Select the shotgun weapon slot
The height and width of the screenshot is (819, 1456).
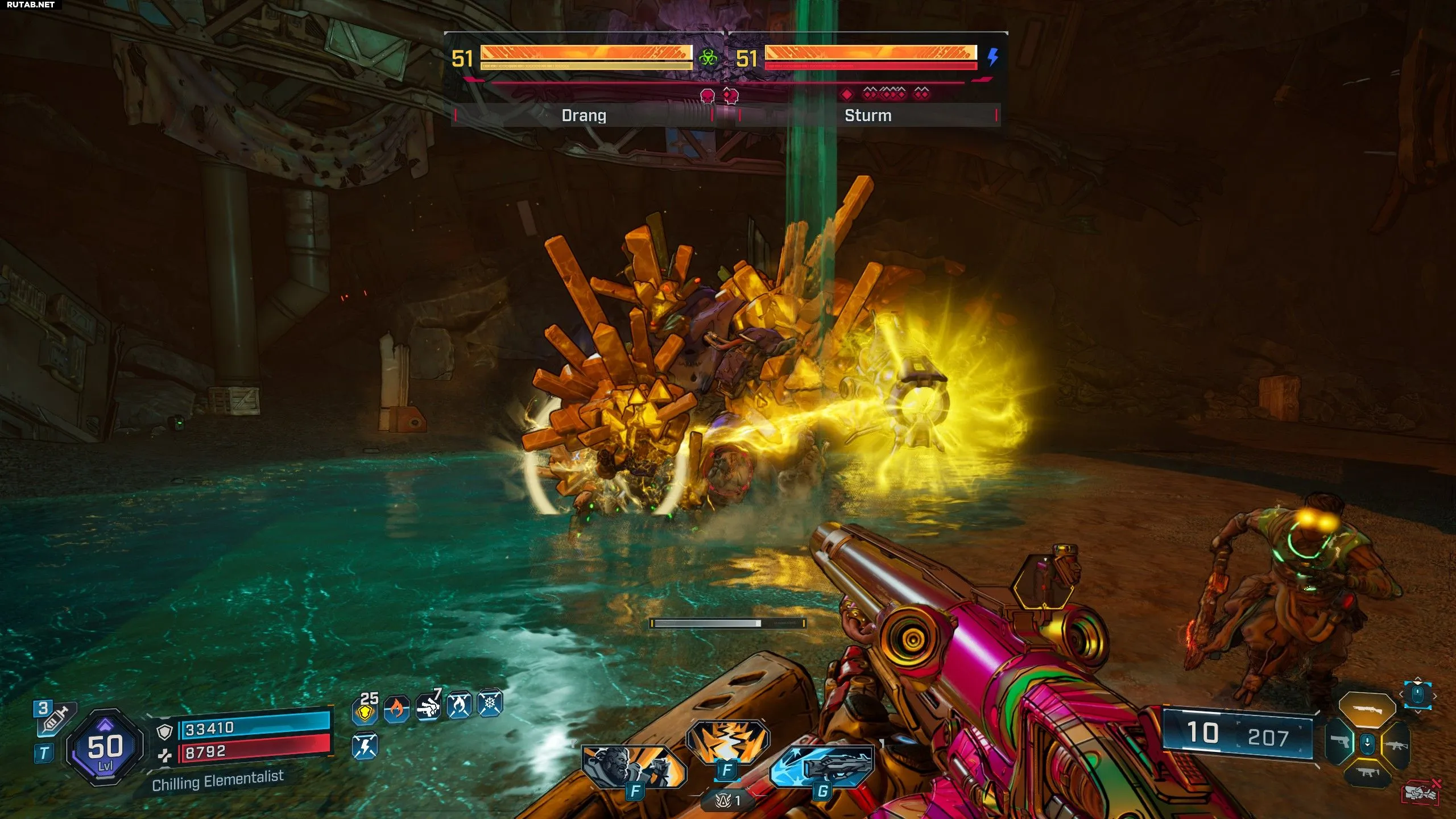[x=1367, y=710]
